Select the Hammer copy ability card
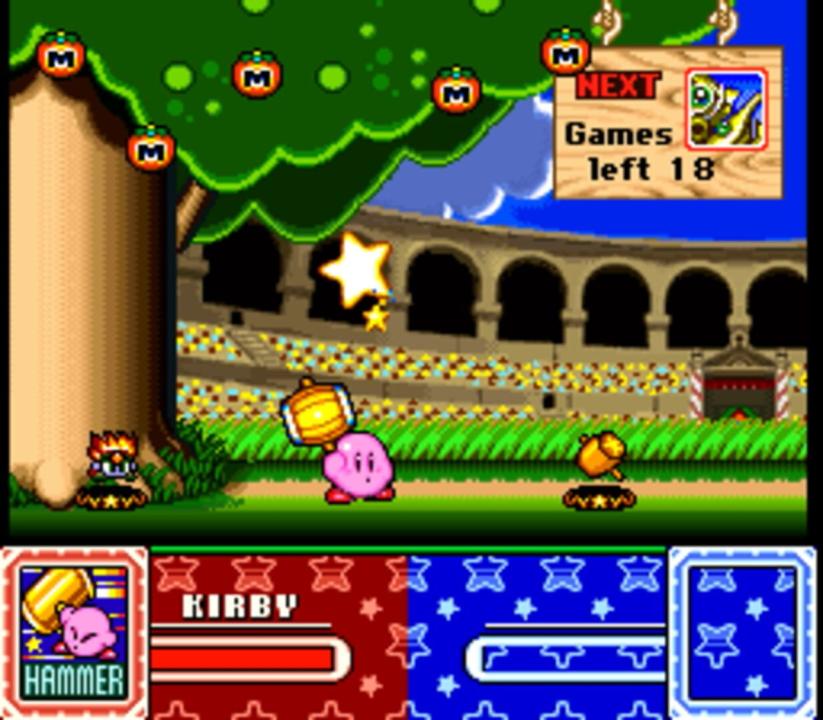Viewport: 823px width, 720px height. (x=75, y=632)
